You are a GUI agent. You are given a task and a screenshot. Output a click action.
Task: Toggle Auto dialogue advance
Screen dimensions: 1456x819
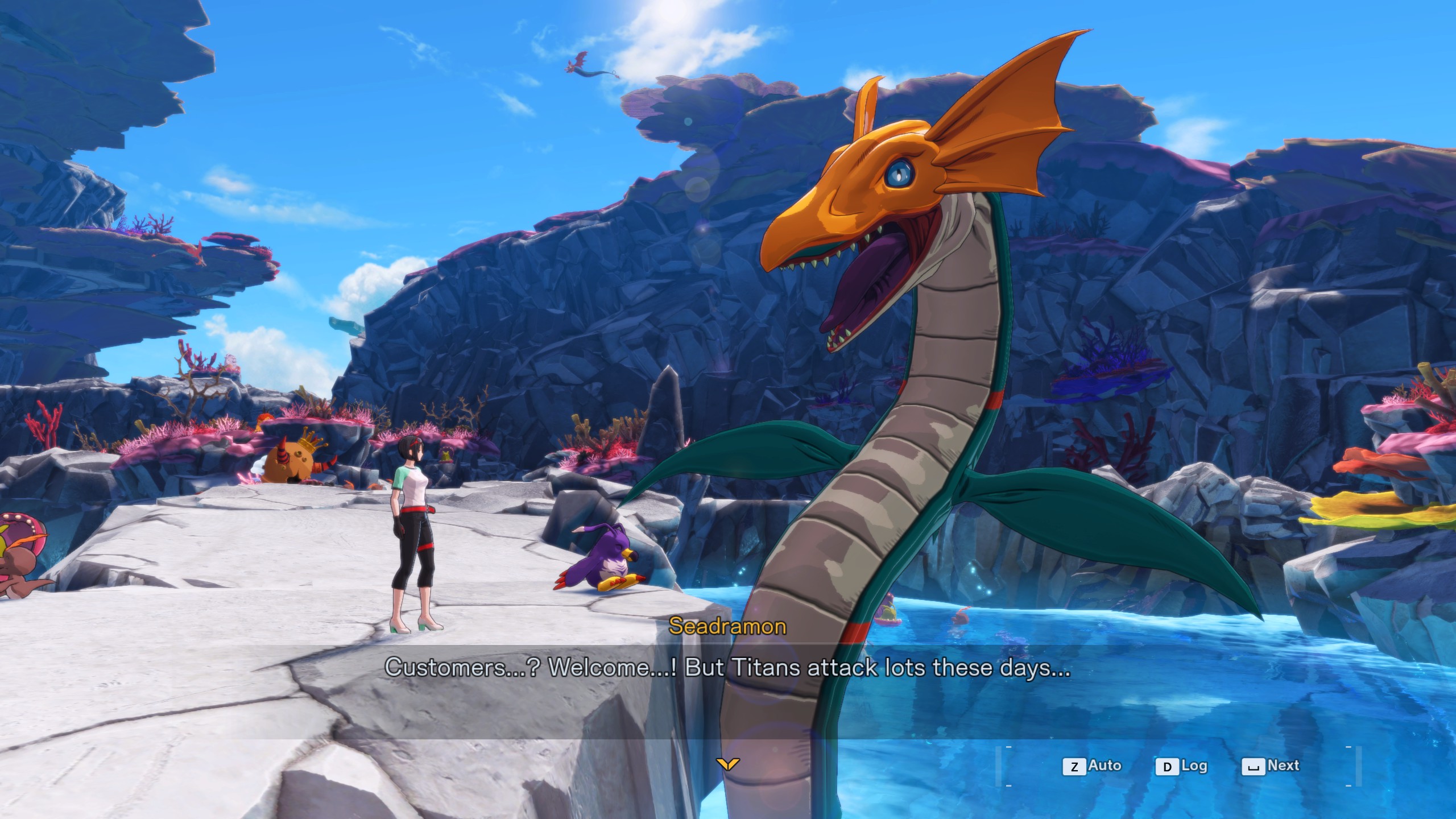coord(1093,766)
